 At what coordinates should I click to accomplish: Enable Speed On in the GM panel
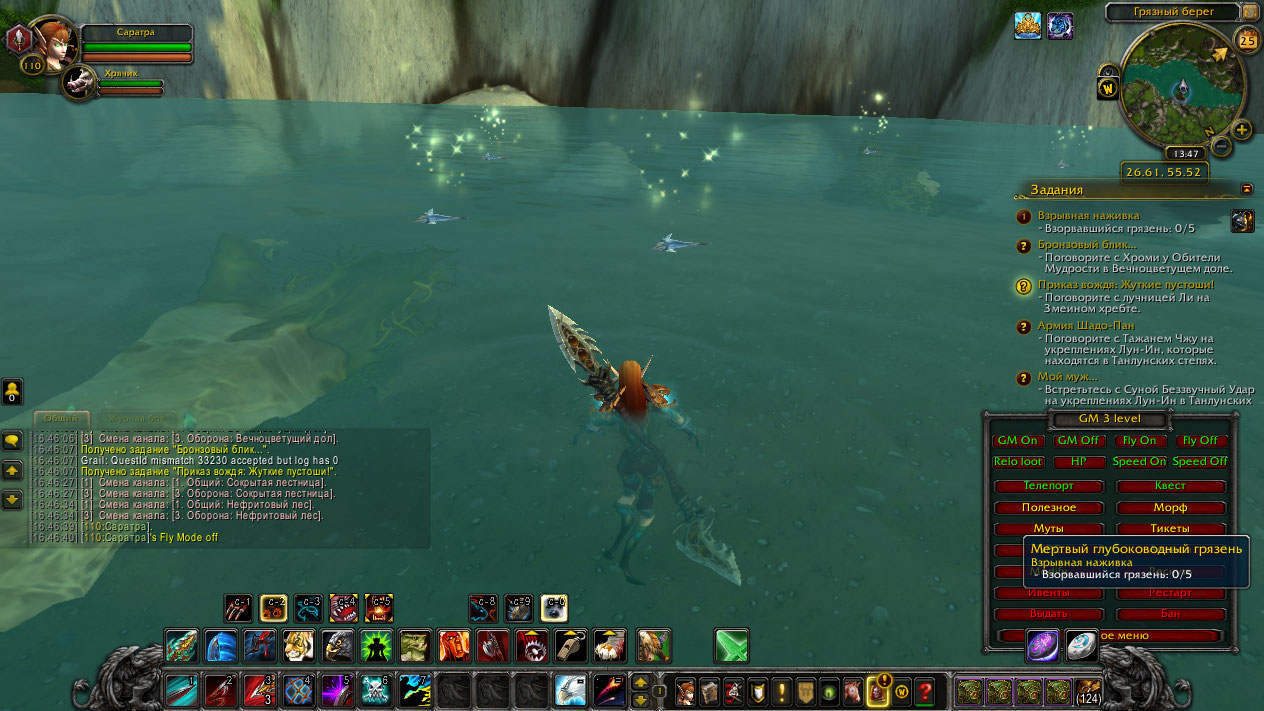1139,462
